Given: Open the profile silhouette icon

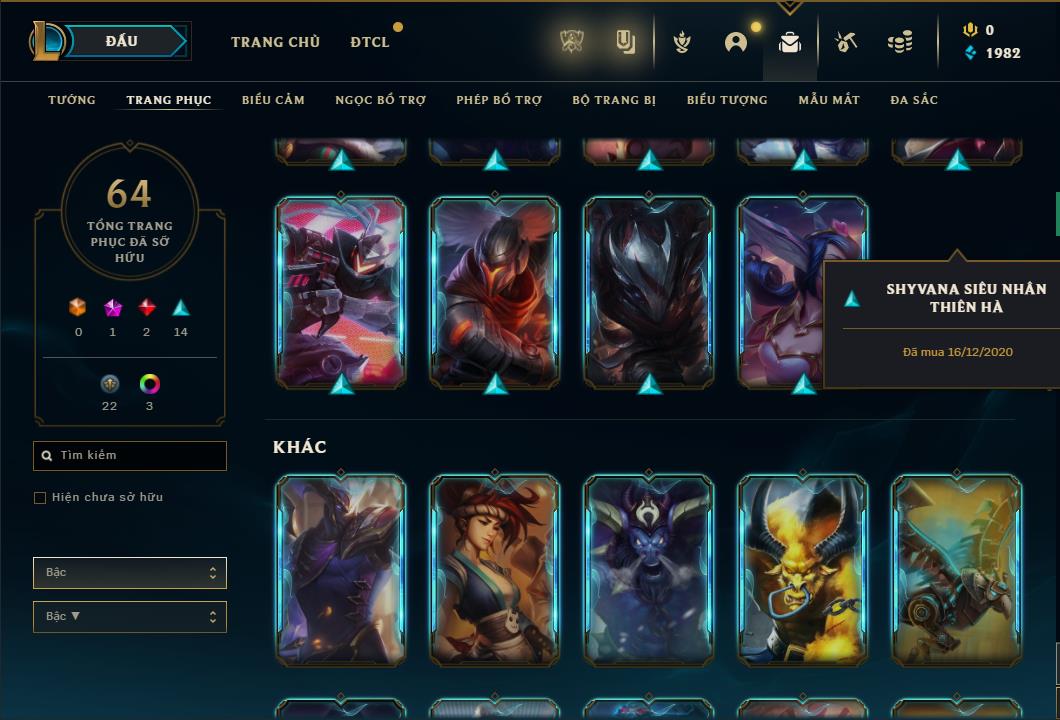Looking at the screenshot, I should coord(736,42).
